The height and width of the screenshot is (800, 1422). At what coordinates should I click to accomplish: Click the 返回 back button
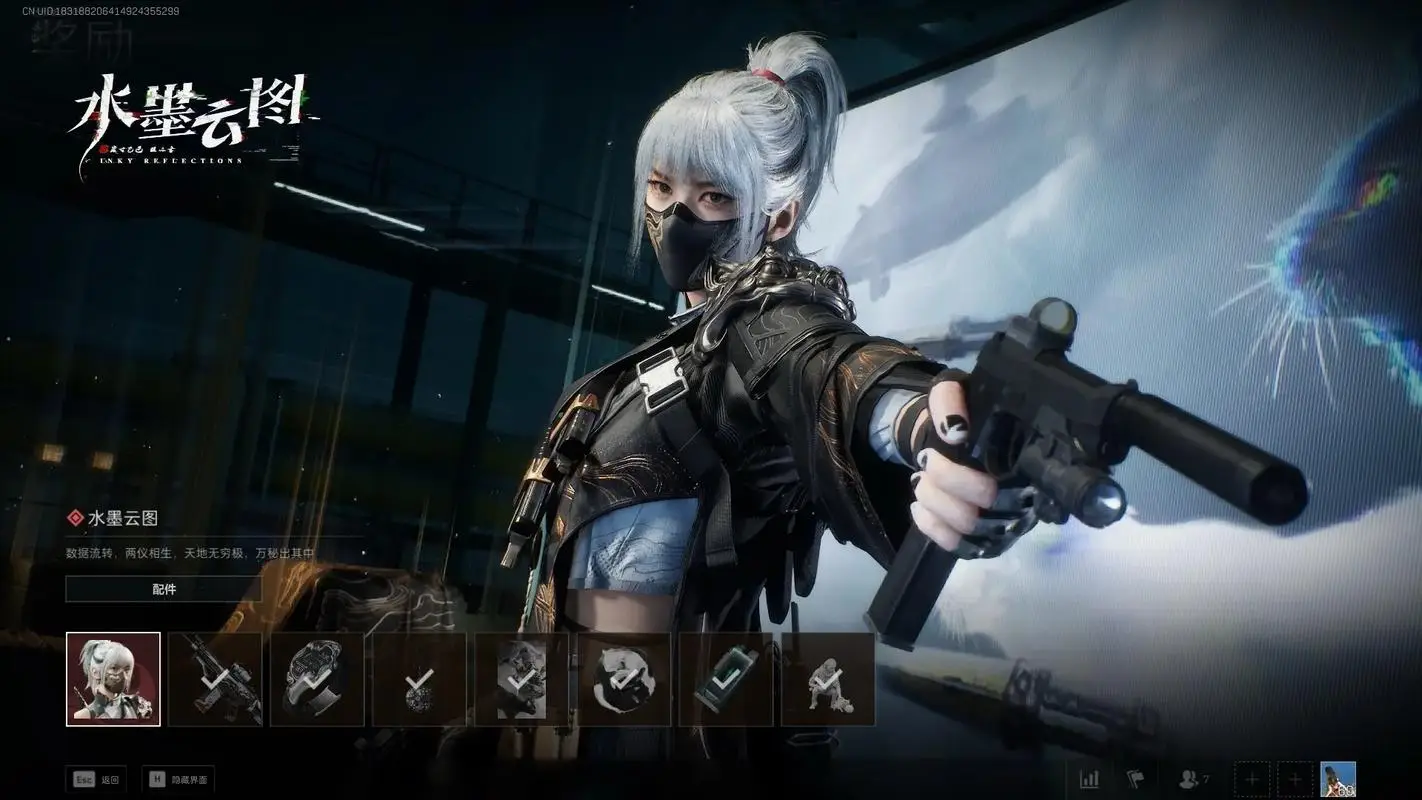tap(96, 779)
